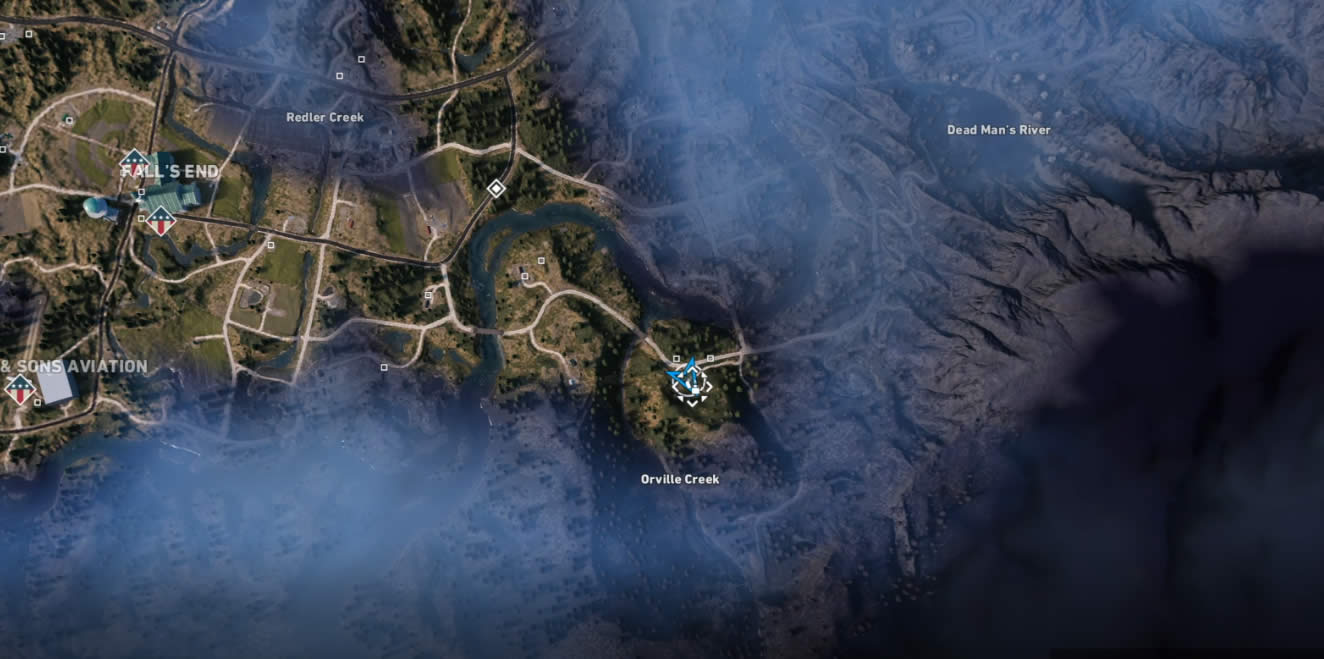Image resolution: width=1324 pixels, height=659 pixels.
Task: Select the shield marker at & Sons Aviation
Action: coord(20,388)
